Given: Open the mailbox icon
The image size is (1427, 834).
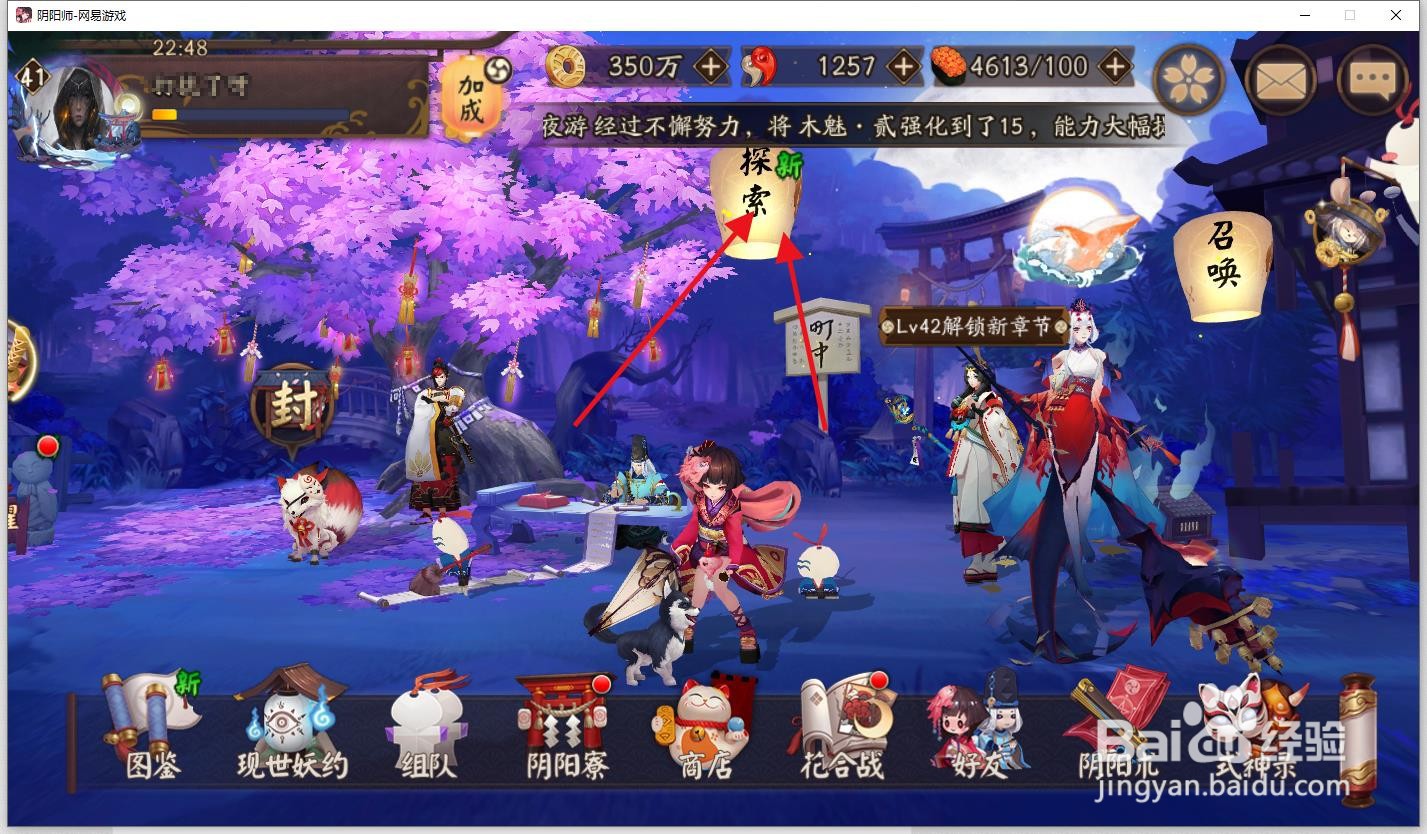Looking at the screenshot, I should (x=1282, y=77).
